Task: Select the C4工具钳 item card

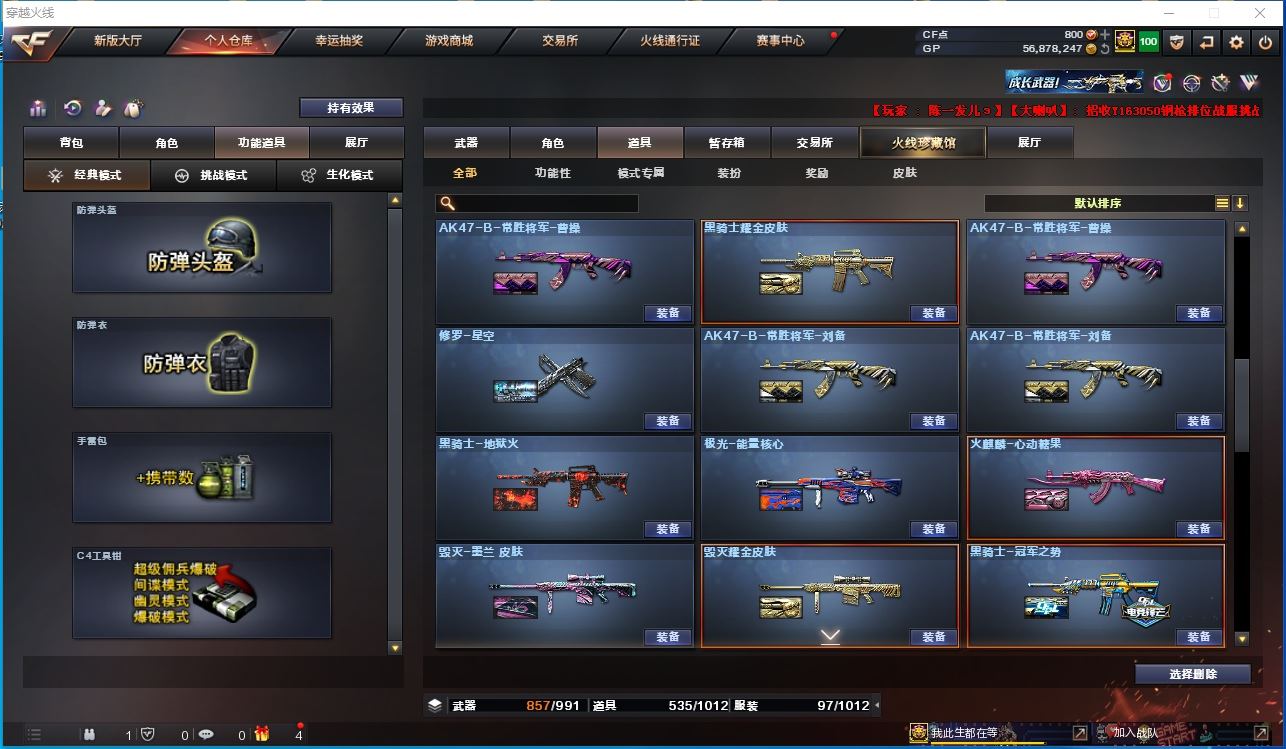Action: 201,592
